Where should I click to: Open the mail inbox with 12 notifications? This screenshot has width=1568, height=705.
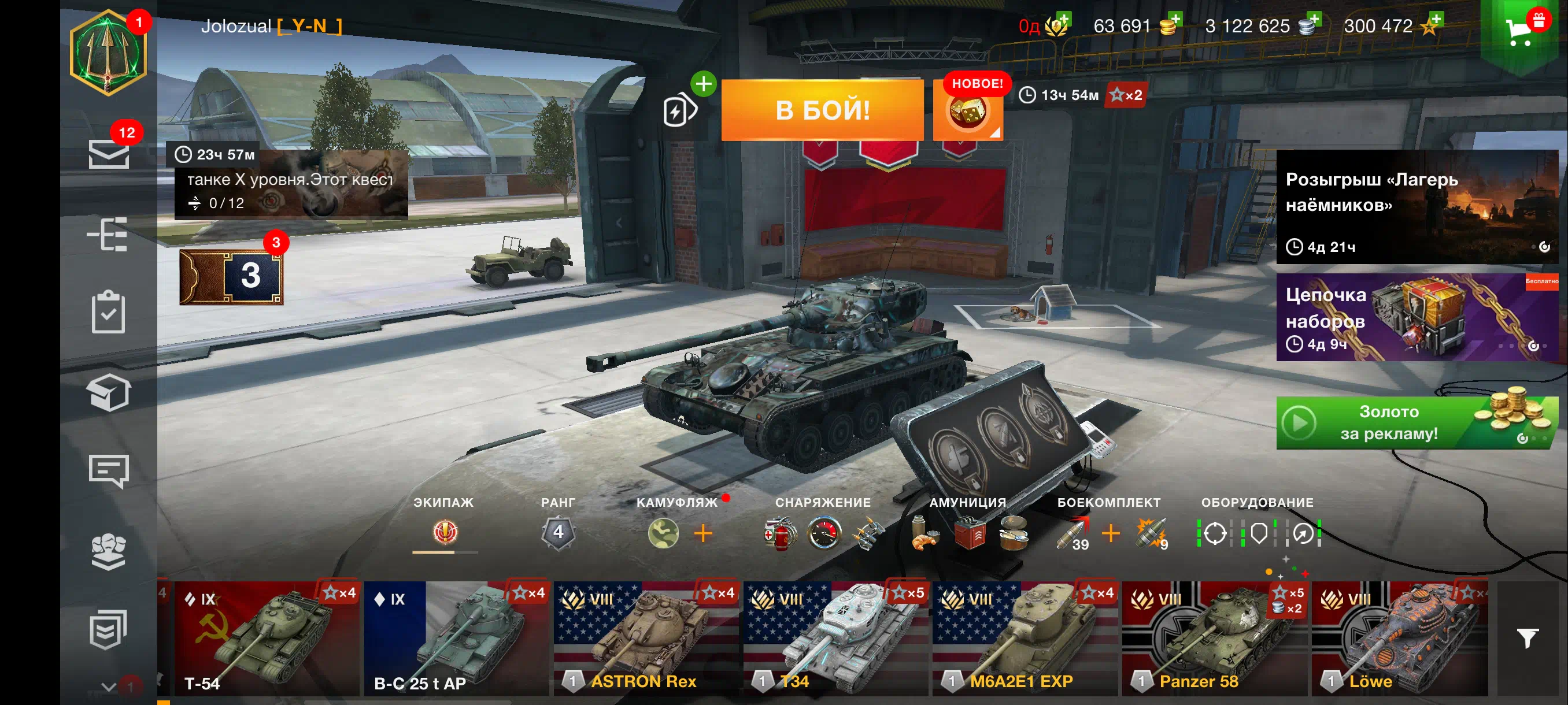pos(108,153)
